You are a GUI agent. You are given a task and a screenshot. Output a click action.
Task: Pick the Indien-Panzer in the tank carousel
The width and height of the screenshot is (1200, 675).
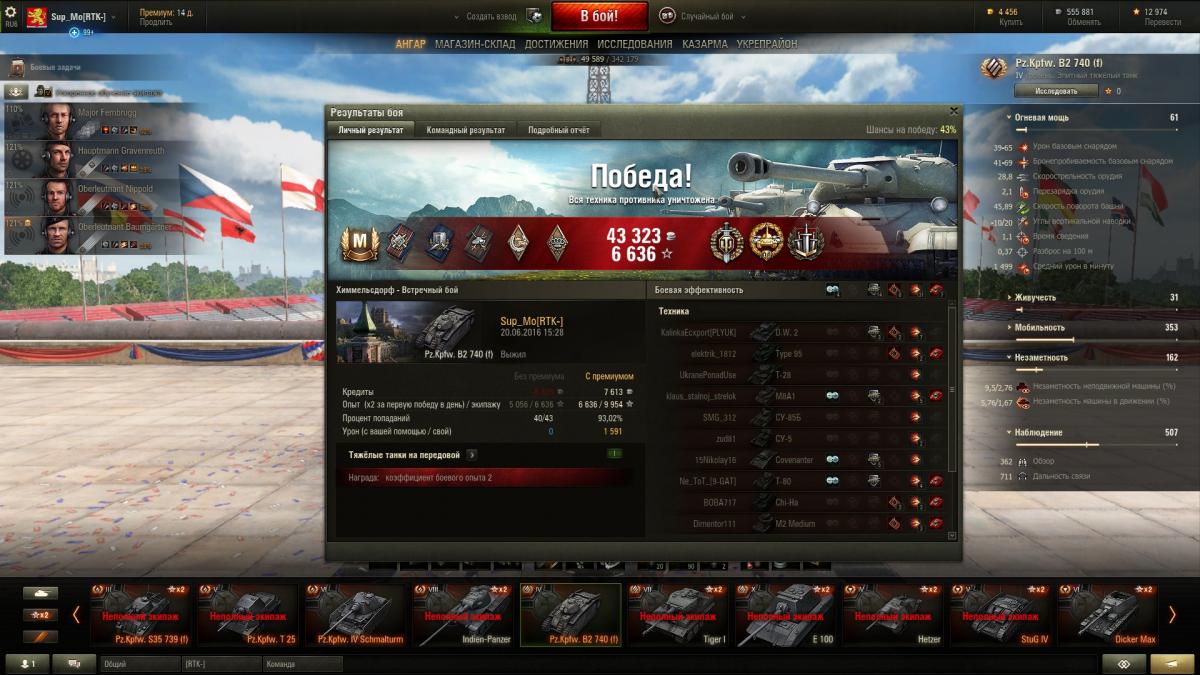(x=464, y=614)
